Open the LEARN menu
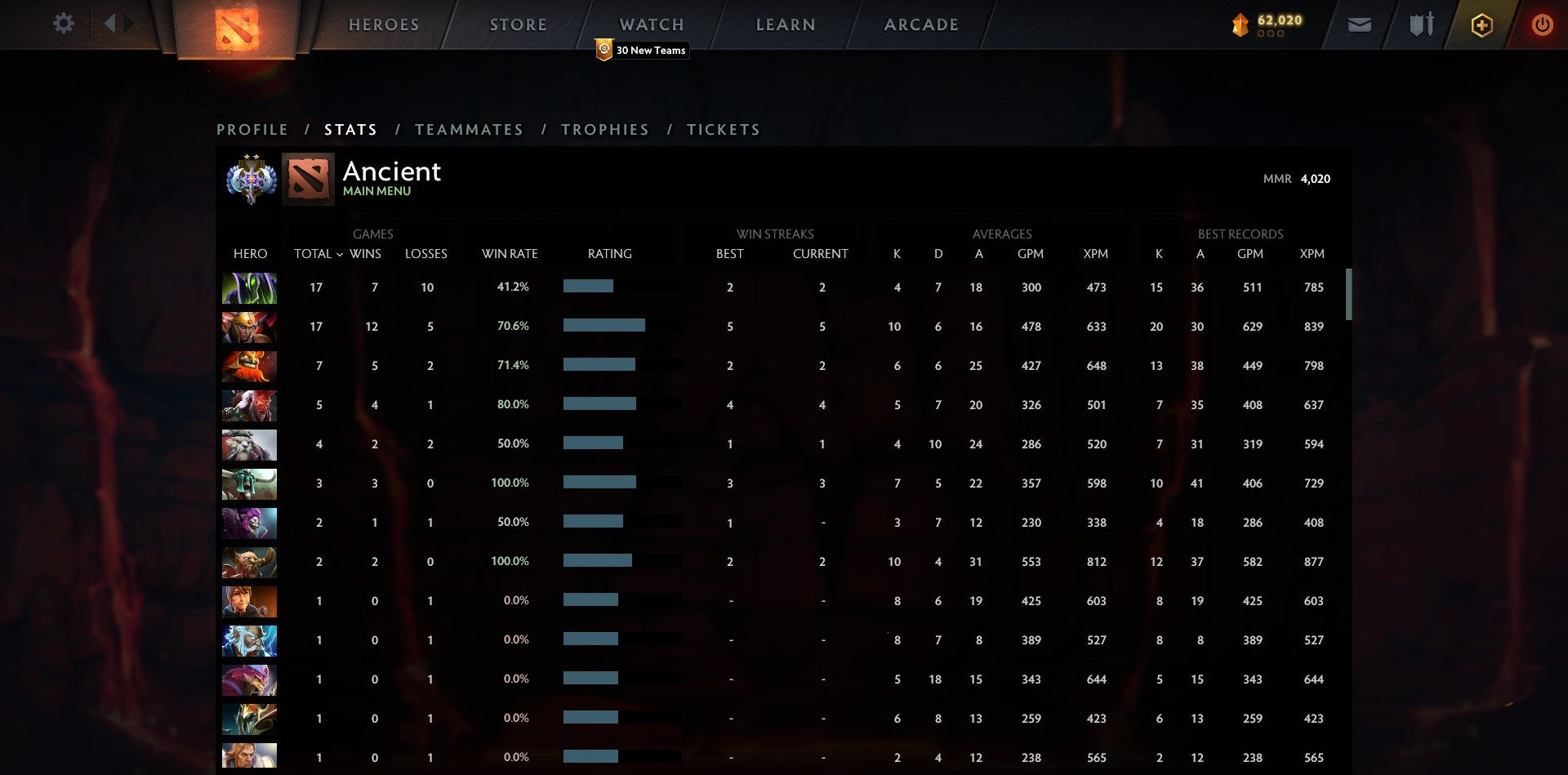 785,24
